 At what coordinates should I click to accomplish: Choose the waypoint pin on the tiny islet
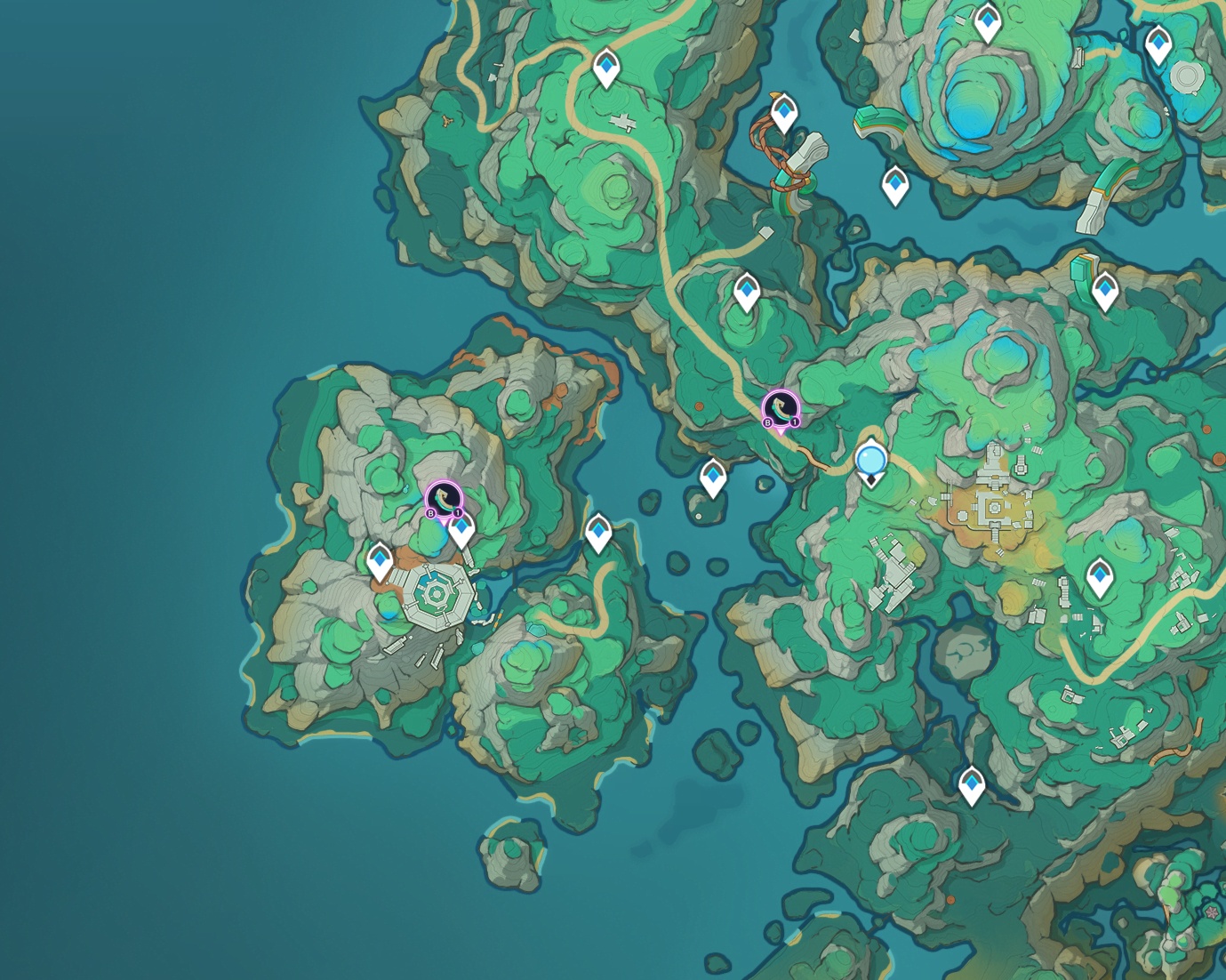(713, 477)
